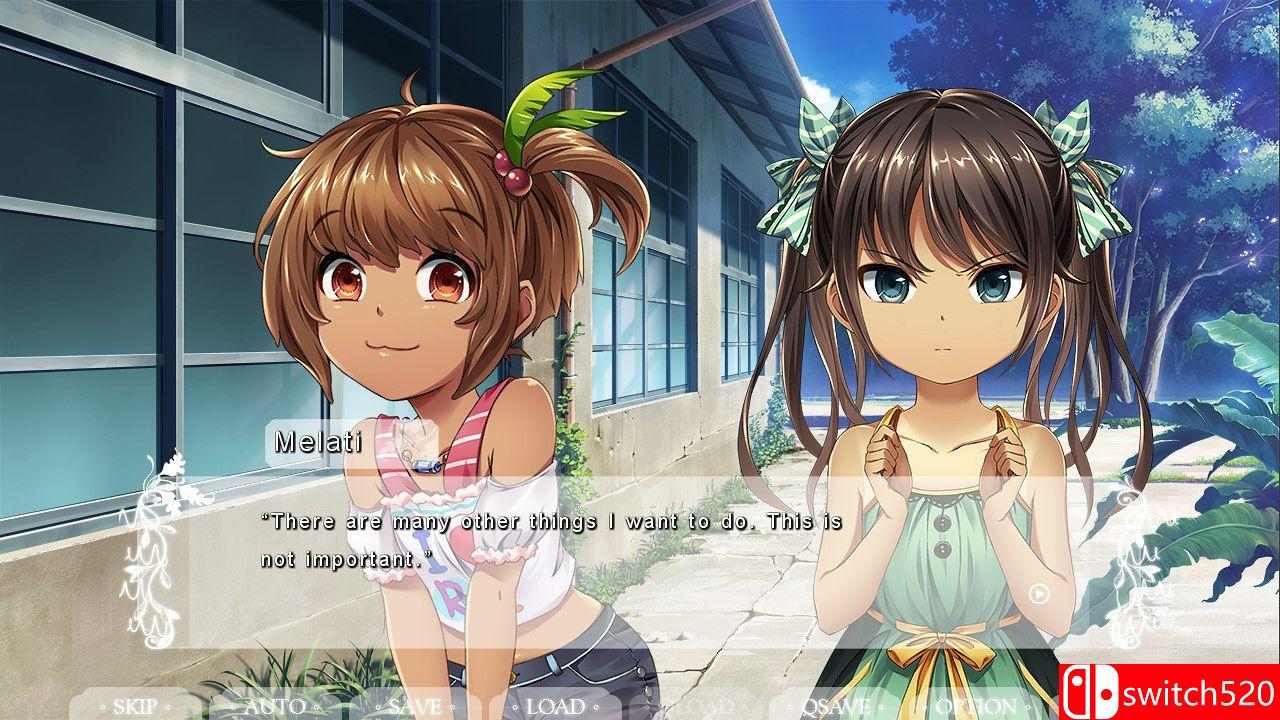1280x720 pixels.
Task: Open the SAVE screen
Action: coord(415,705)
